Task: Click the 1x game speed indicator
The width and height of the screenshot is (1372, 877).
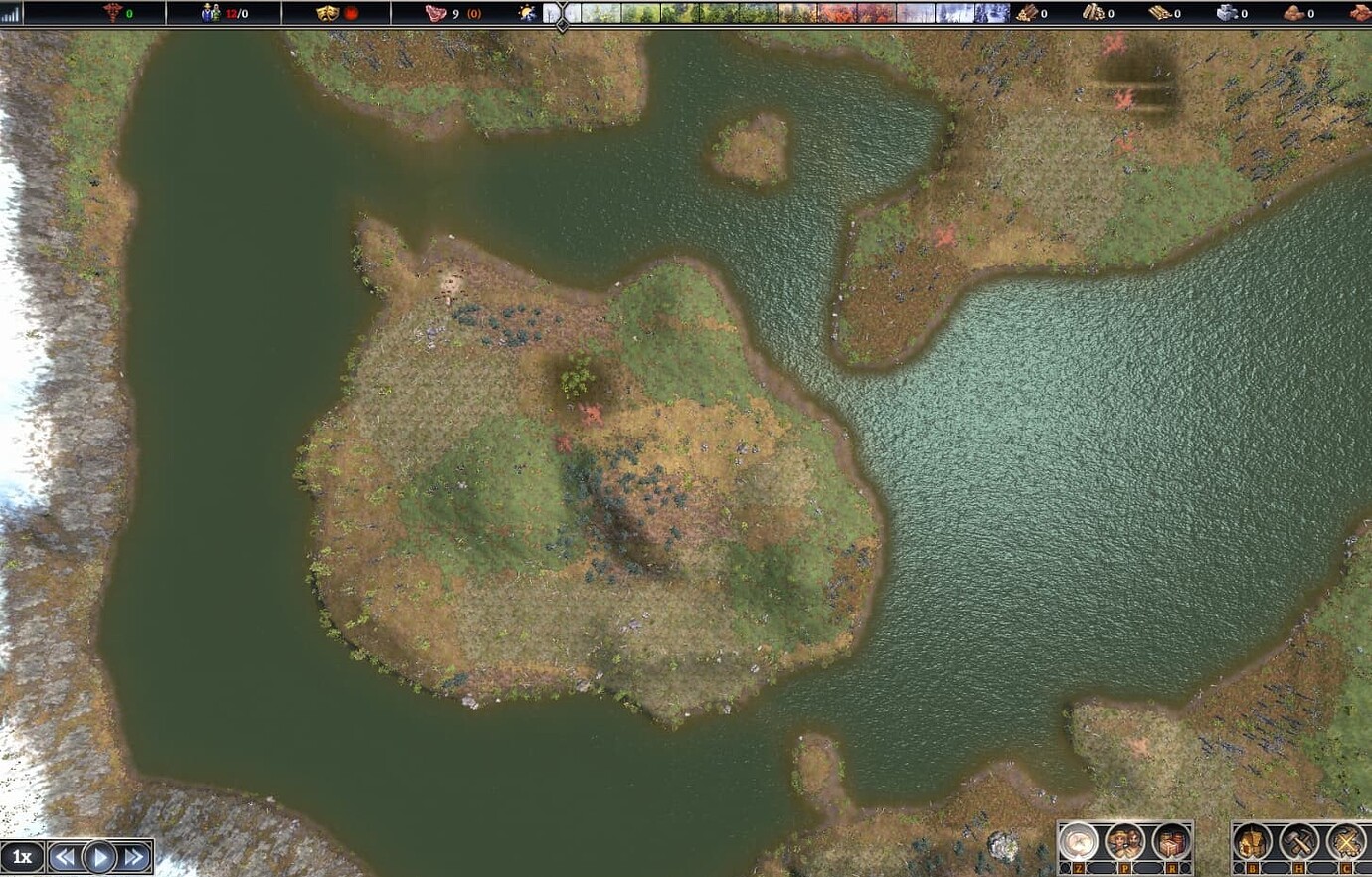Action: tap(22, 856)
